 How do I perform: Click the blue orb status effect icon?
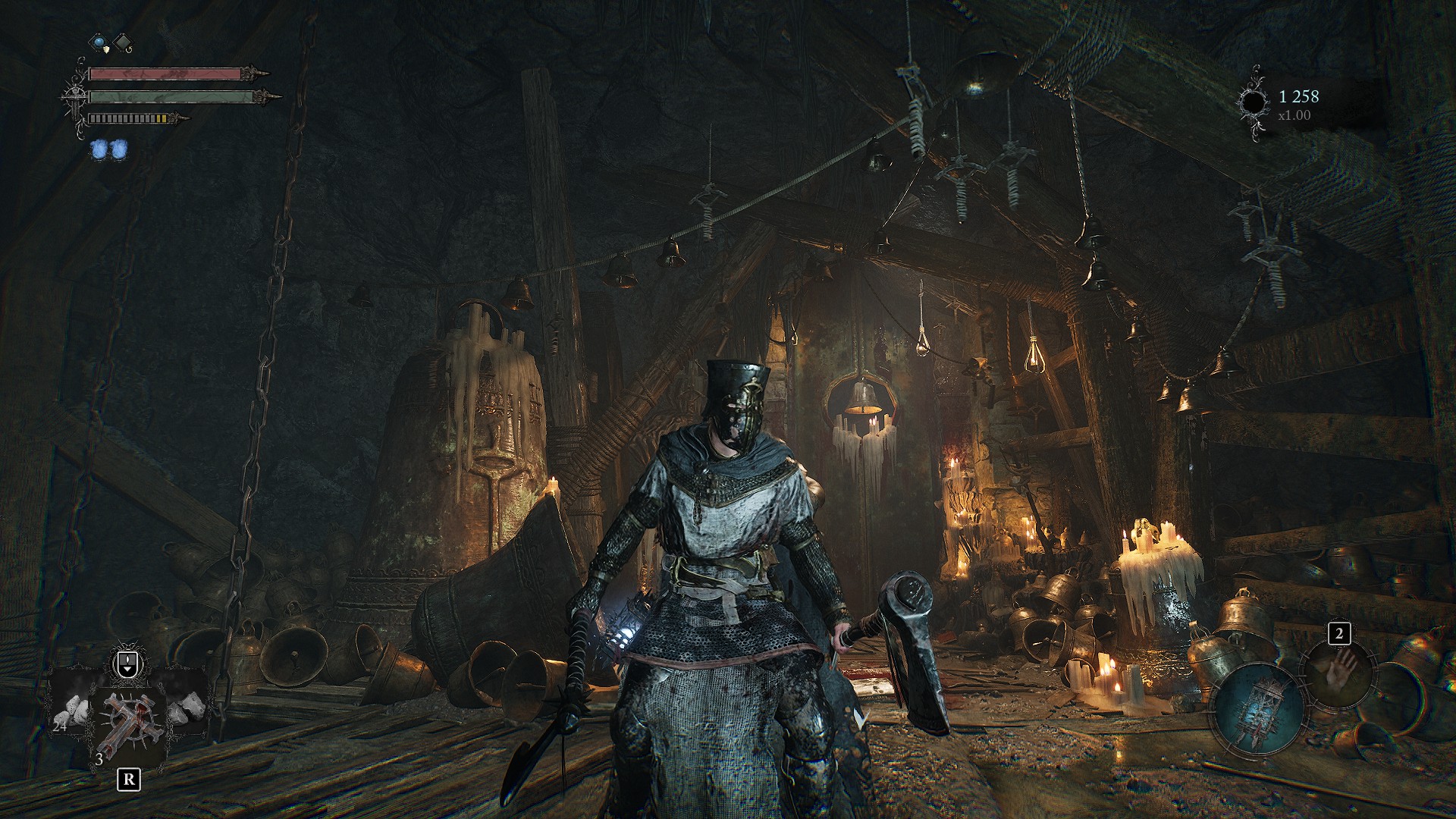(99, 42)
